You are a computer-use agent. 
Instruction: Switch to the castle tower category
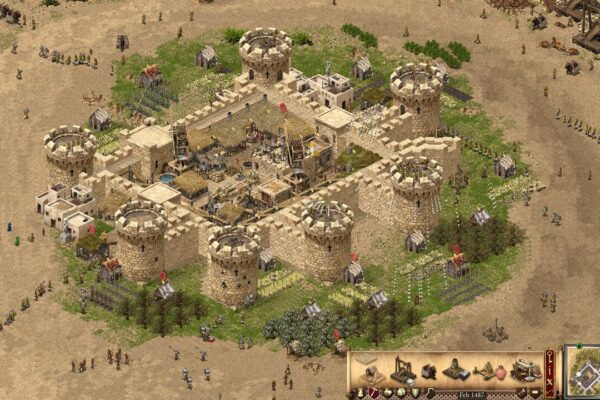click(360, 393)
